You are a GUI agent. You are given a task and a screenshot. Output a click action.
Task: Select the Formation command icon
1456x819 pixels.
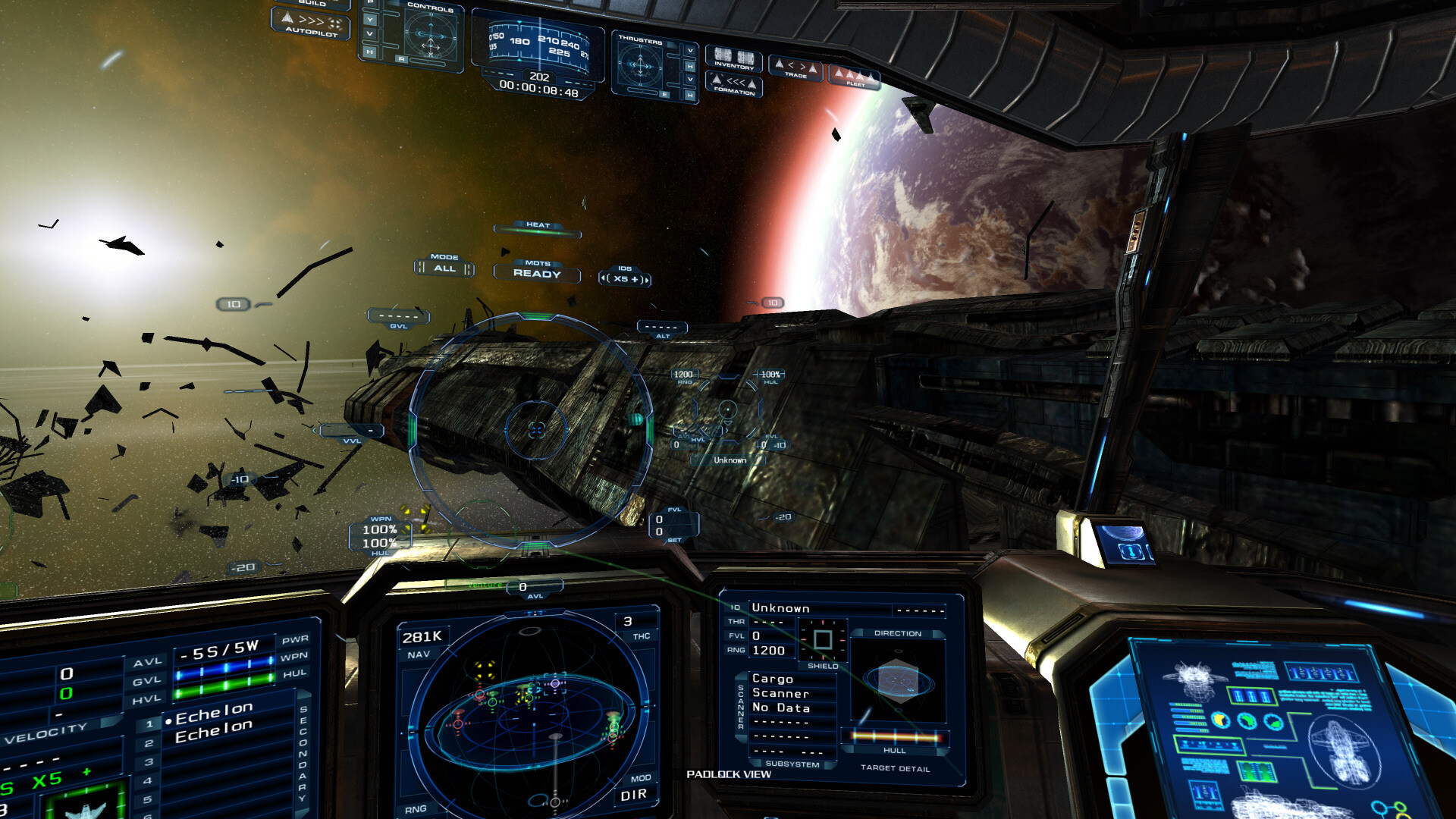pyautogui.click(x=733, y=86)
